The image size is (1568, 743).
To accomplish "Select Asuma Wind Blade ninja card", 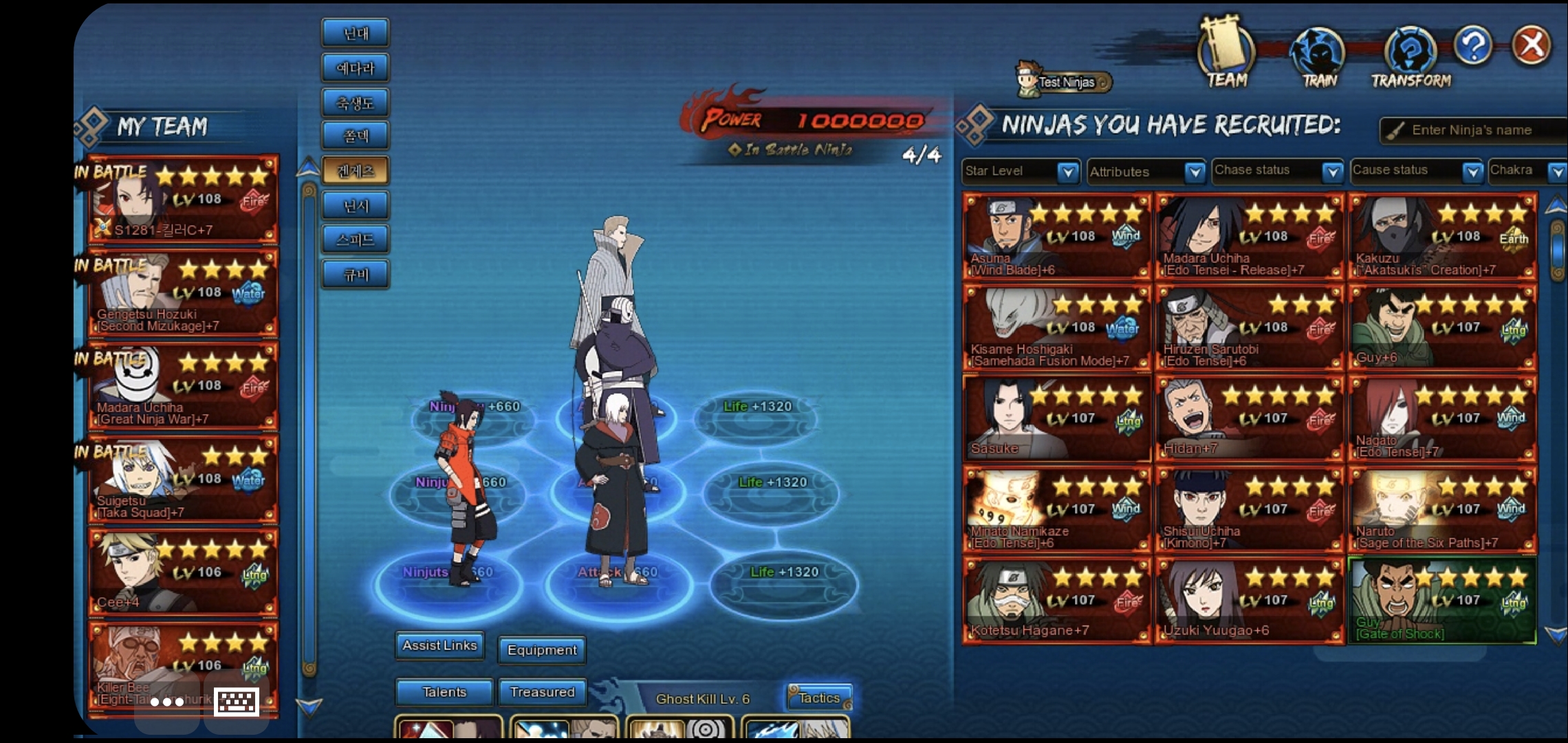I will (x=1057, y=237).
